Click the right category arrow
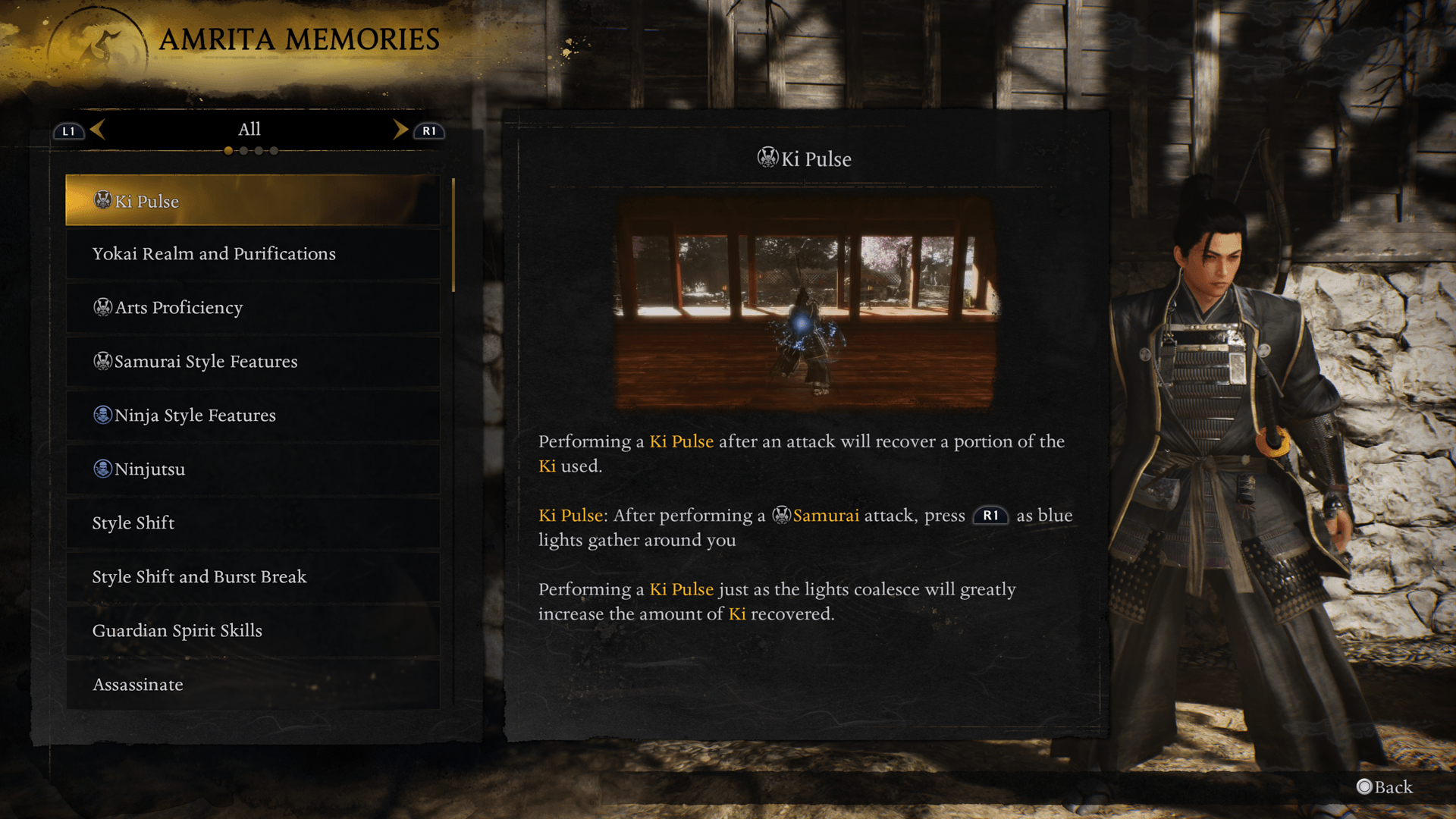Image resolution: width=1456 pixels, height=819 pixels. click(x=400, y=130)
